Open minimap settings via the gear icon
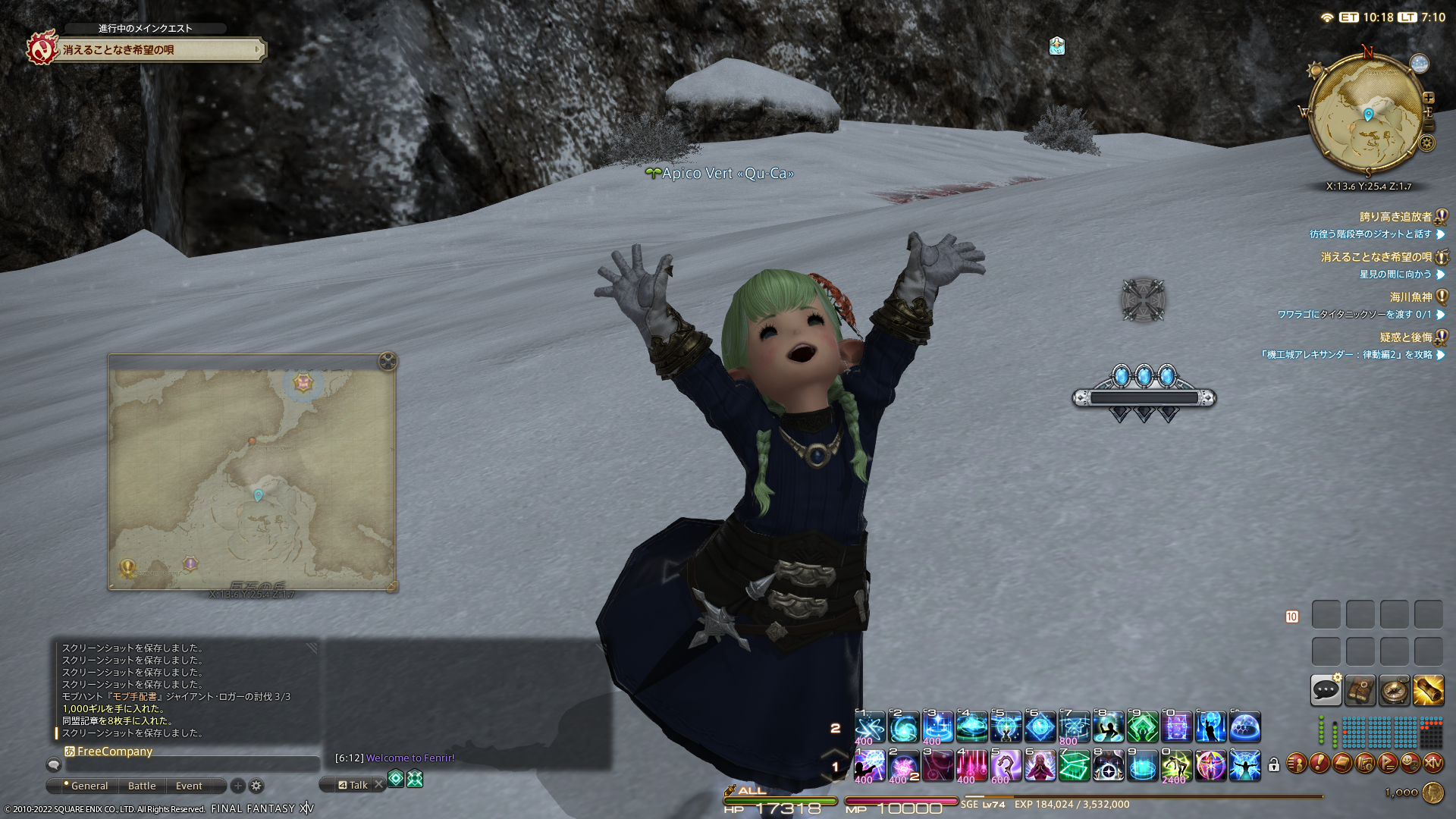Screen dimensions: 1456x819 coord(1427,143)
